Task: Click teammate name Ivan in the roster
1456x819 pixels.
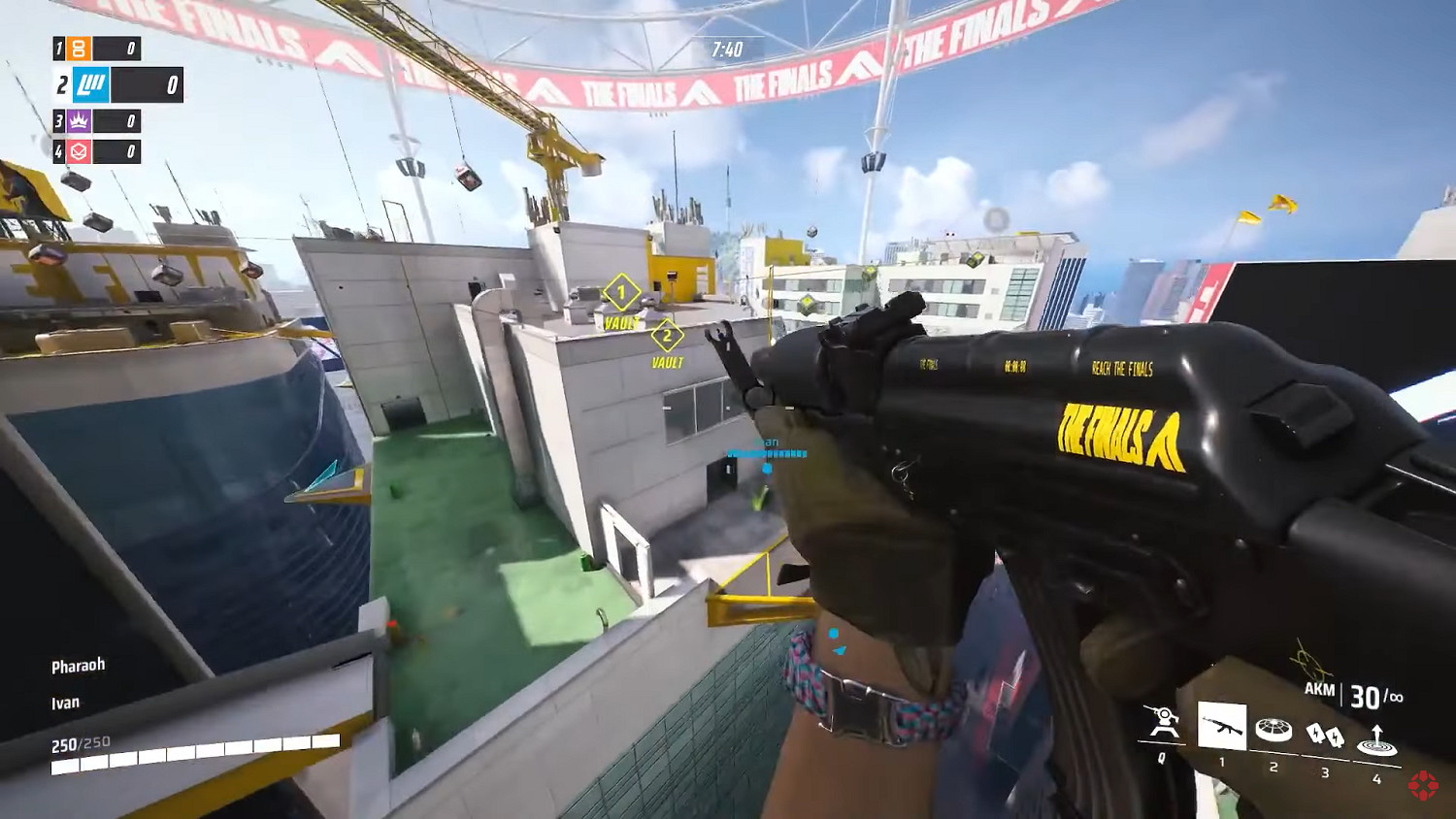Action: point(65,702)
